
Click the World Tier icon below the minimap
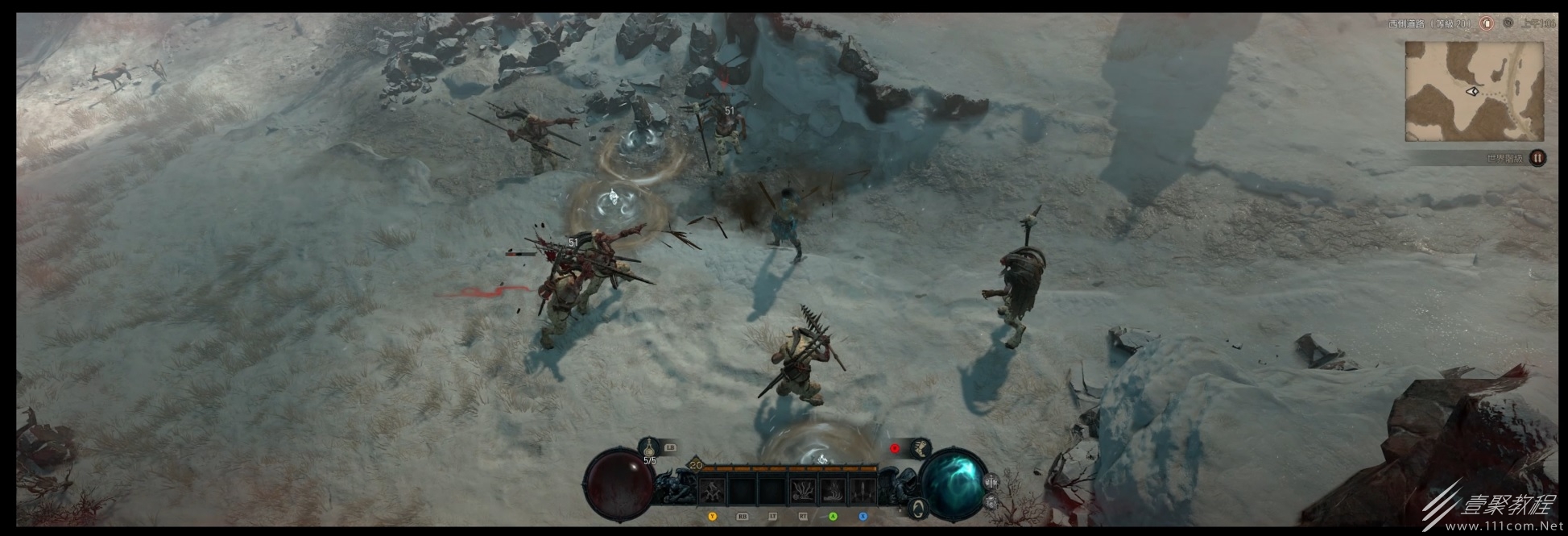click(1537, 158)
